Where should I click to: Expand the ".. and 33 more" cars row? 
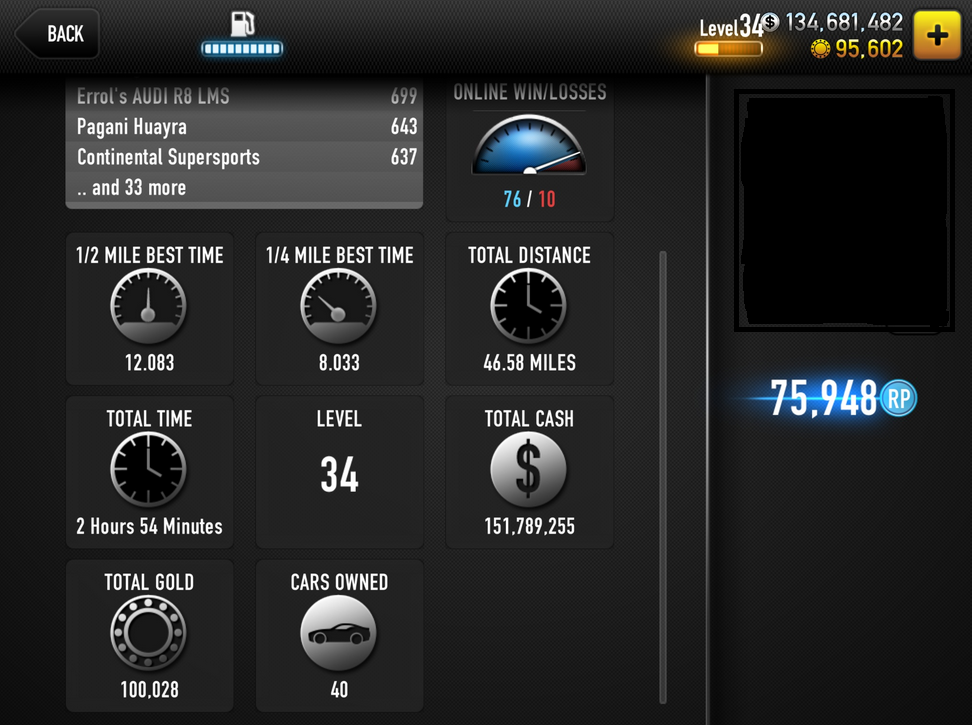pyautogui.click(x=244, y=188)
